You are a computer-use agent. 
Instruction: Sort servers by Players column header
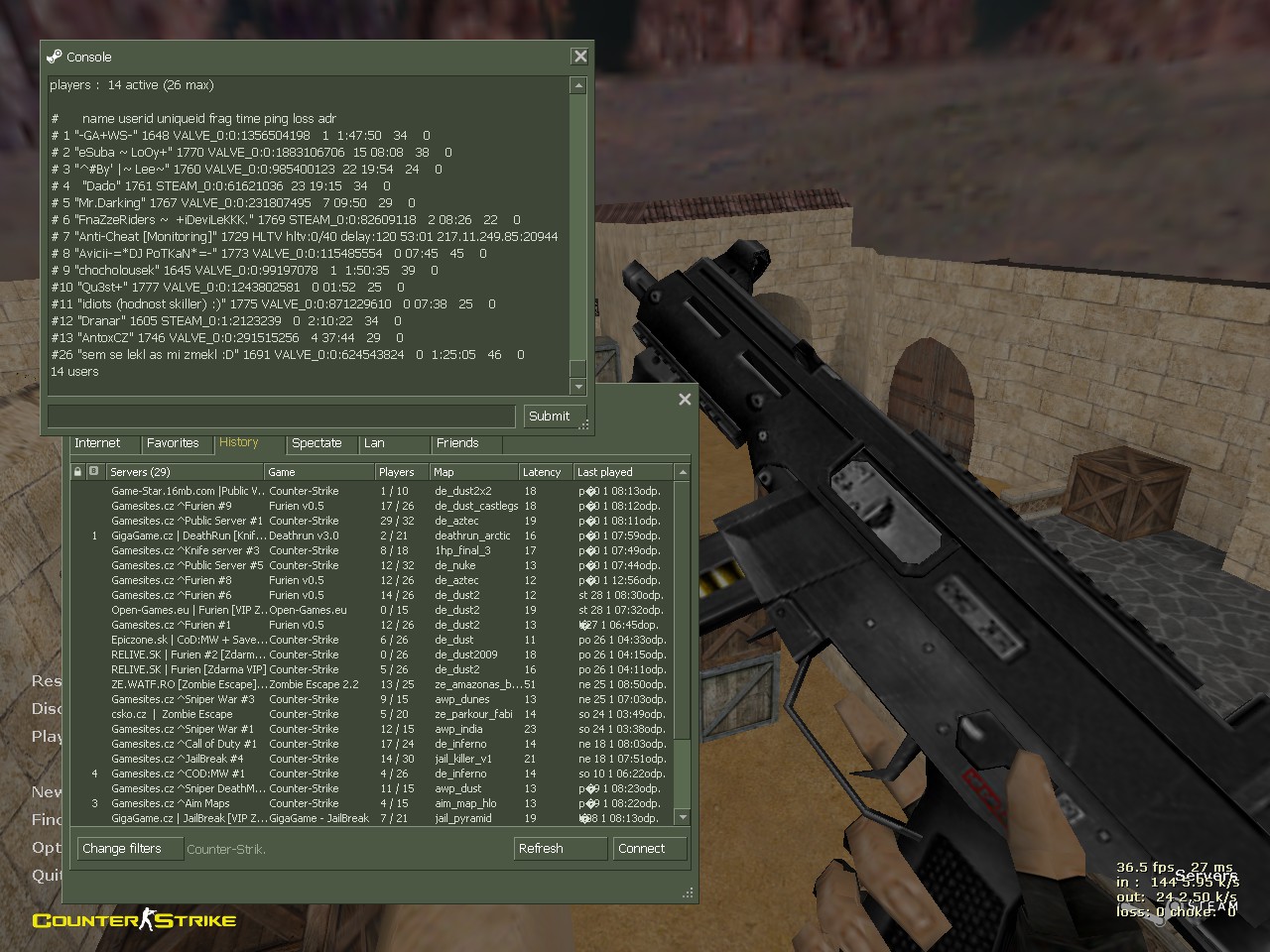click(x=397, y=472)
